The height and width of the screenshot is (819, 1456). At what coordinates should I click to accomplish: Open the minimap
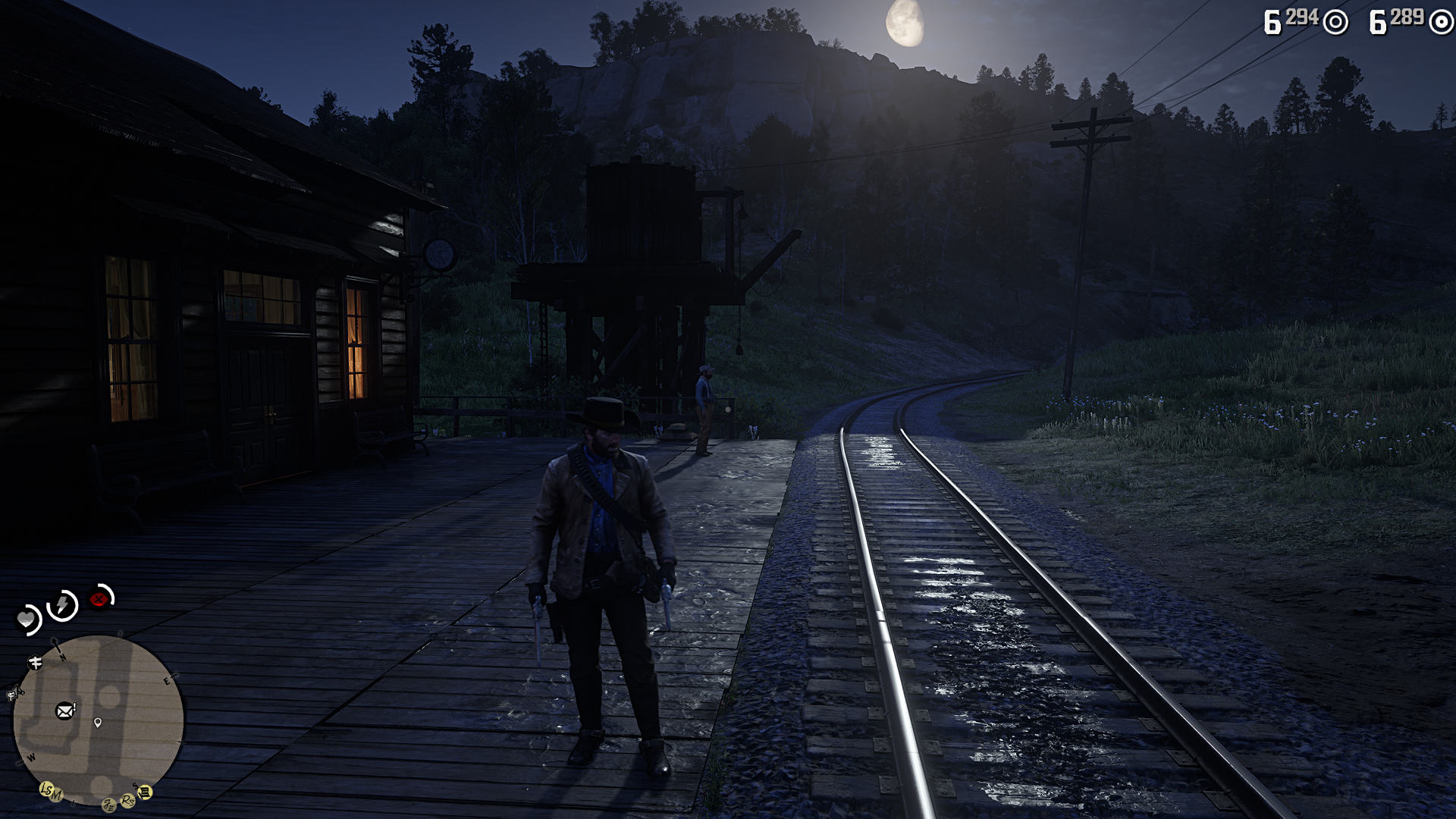coord(99,720)
